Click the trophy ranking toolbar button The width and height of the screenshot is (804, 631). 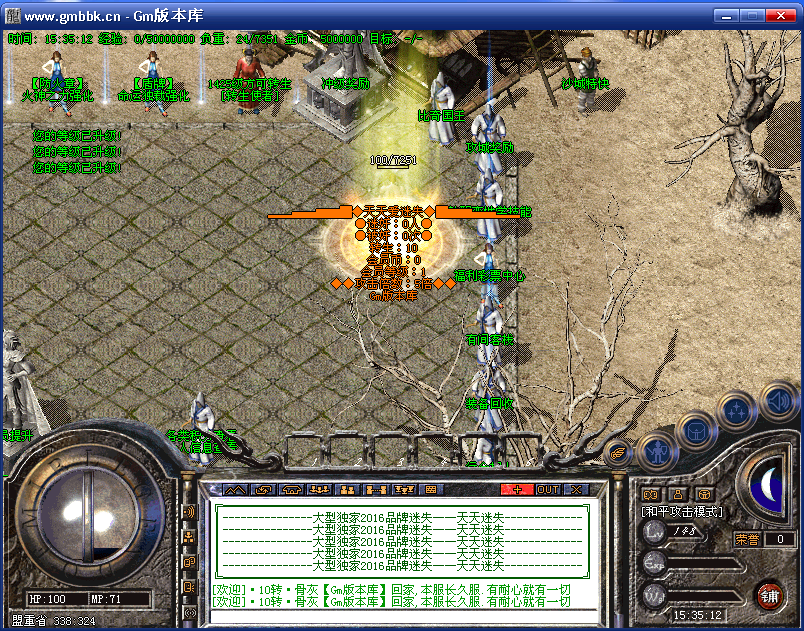pyautogui.click(x=405, y=490)
